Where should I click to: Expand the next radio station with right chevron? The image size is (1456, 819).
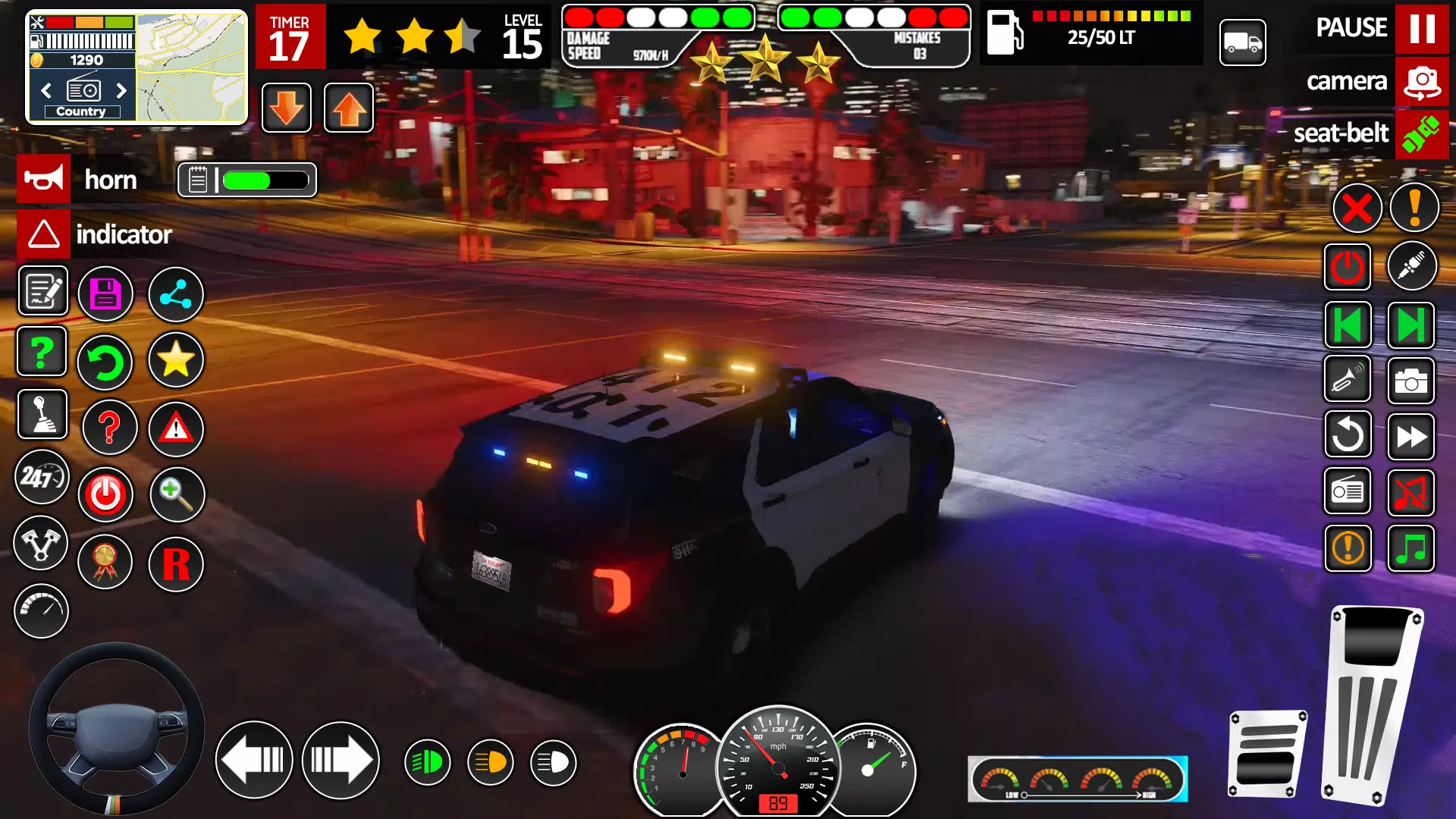121,91
